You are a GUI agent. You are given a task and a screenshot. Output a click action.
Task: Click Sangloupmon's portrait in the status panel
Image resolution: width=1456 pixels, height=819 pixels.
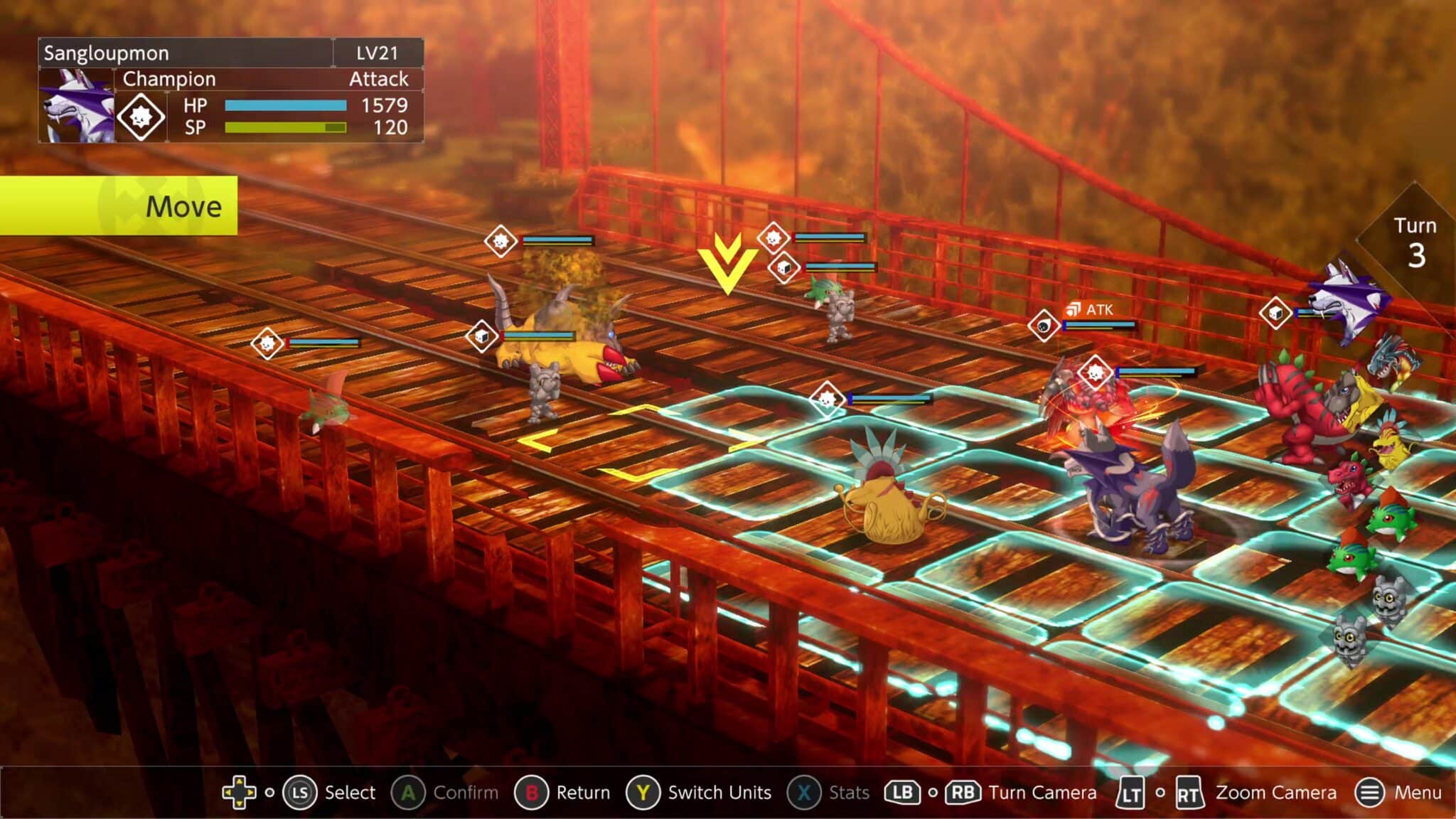tap(76, 105)
